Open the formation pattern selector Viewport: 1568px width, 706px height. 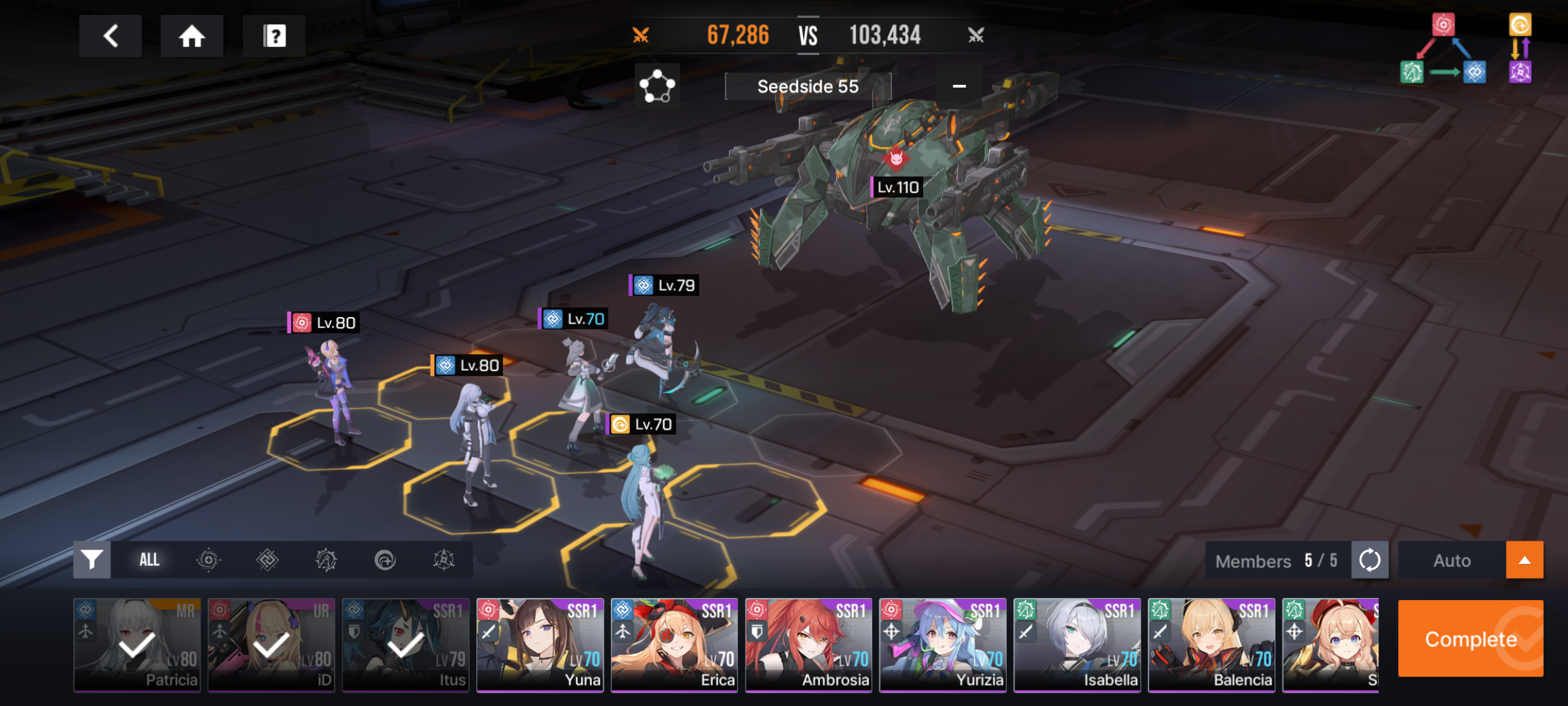[x=657, y=86]
